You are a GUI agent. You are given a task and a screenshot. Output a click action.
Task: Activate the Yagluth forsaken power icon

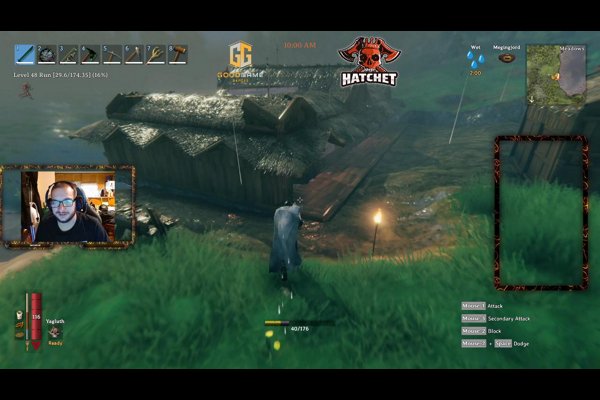coord(55,332)
